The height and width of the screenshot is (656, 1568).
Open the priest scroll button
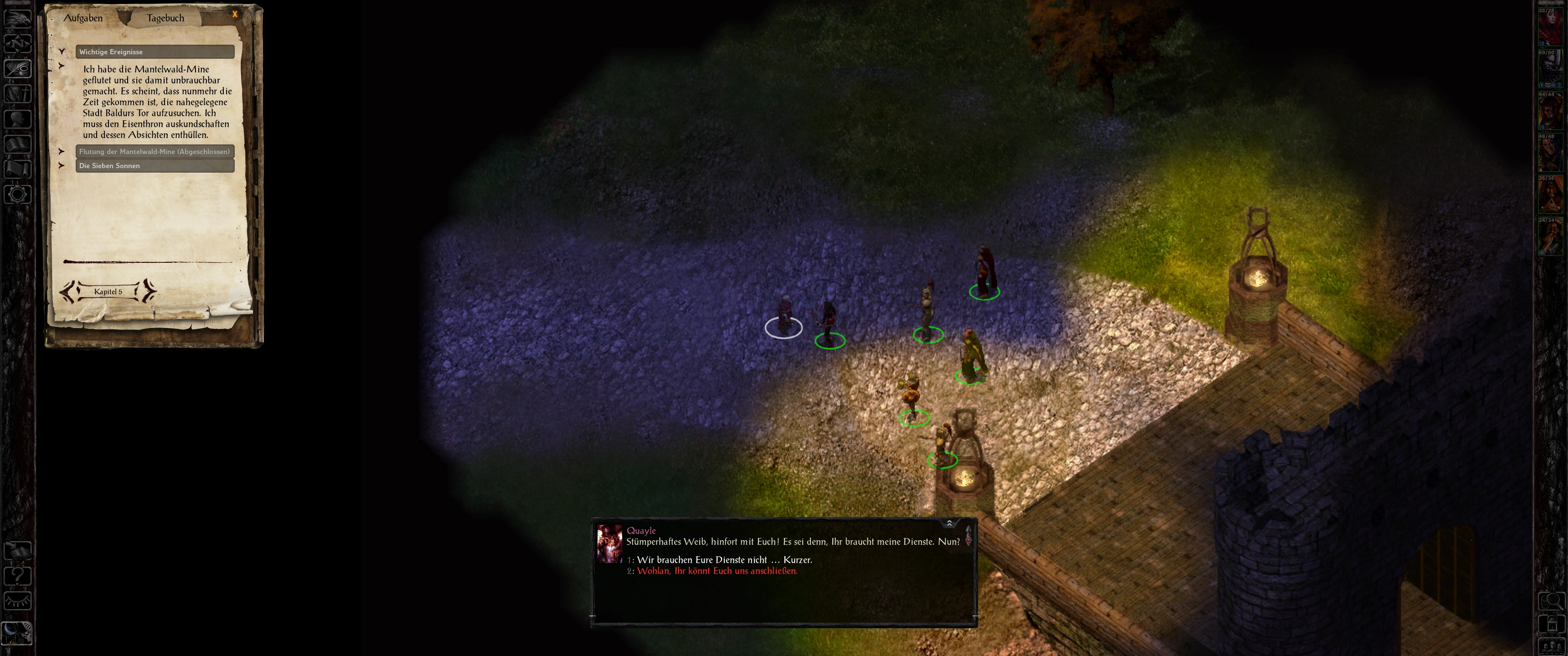(x=18, y=169)
